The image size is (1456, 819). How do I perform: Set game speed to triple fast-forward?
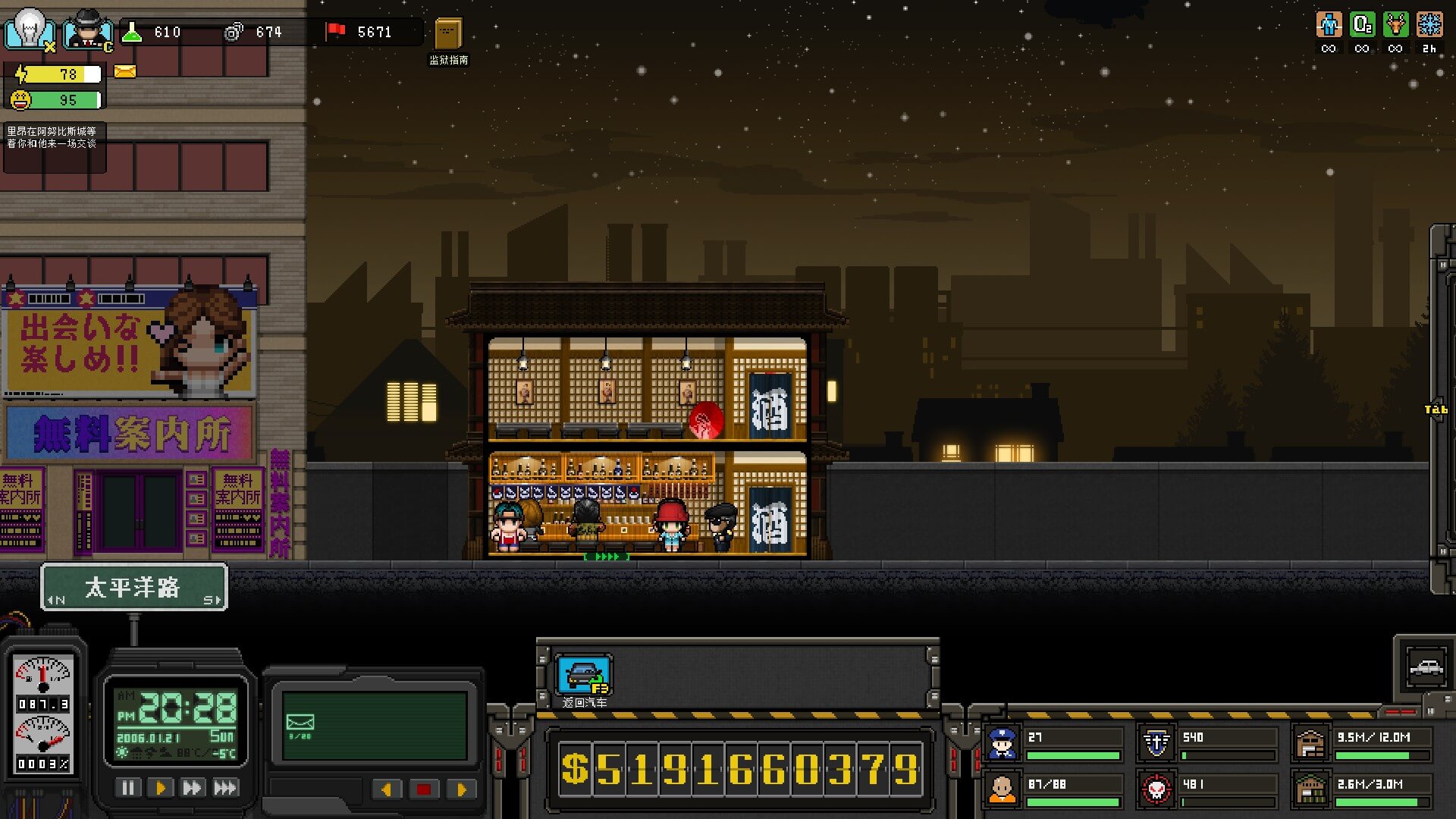(225, 788)
